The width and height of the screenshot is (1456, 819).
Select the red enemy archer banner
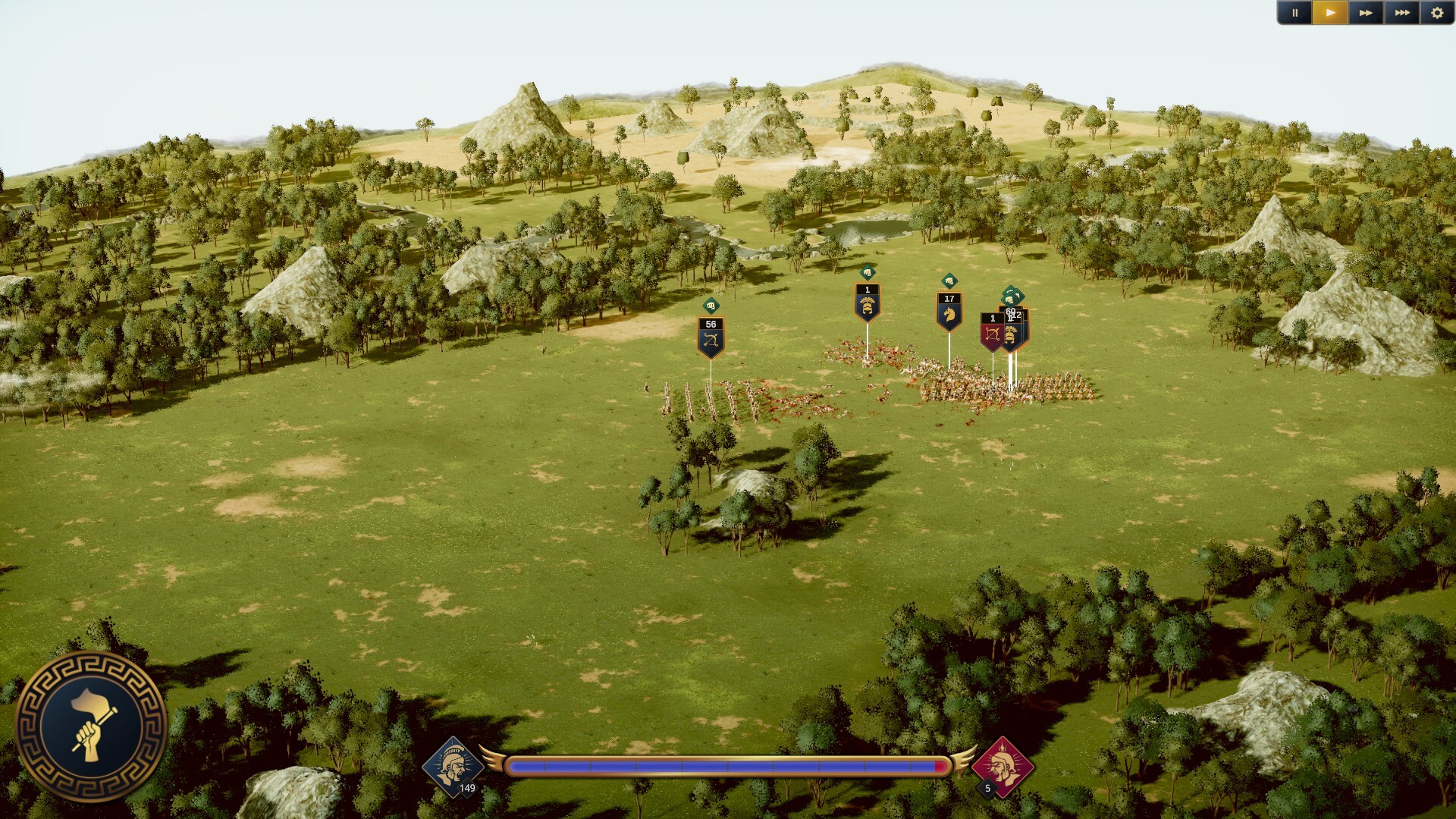point(991,332)
